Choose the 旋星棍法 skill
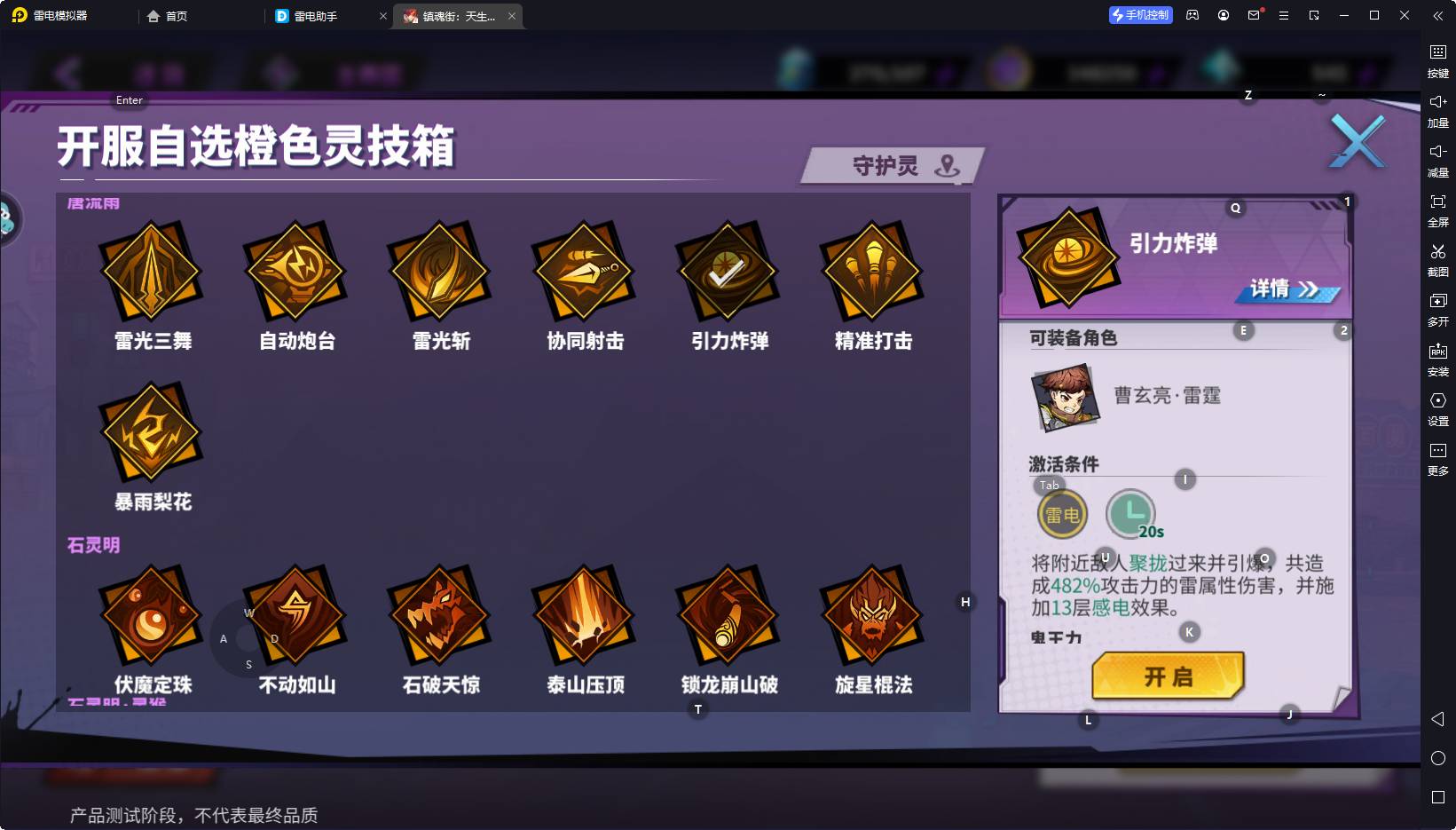This screenshot has height=830, width=1456. point(872,615)
